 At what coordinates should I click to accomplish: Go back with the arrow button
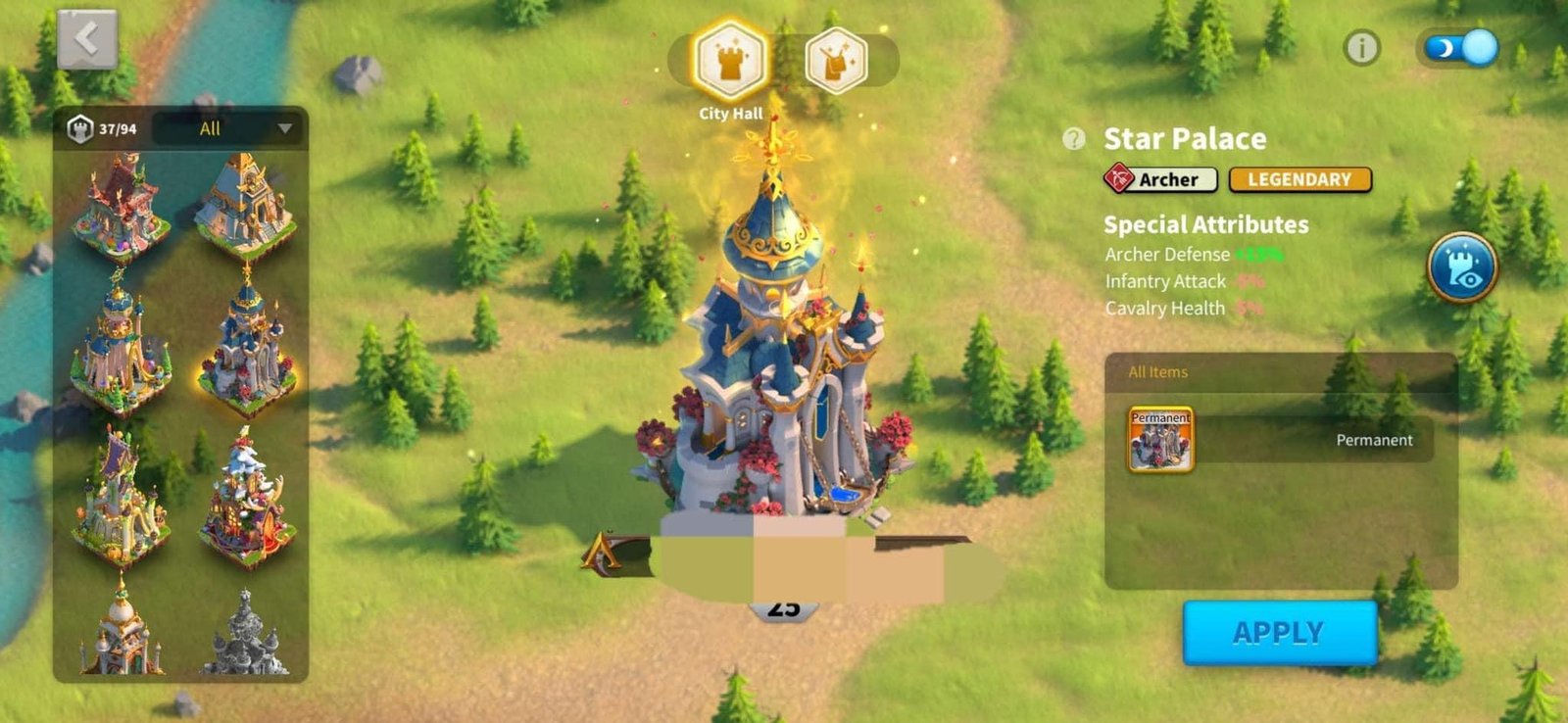87,40
